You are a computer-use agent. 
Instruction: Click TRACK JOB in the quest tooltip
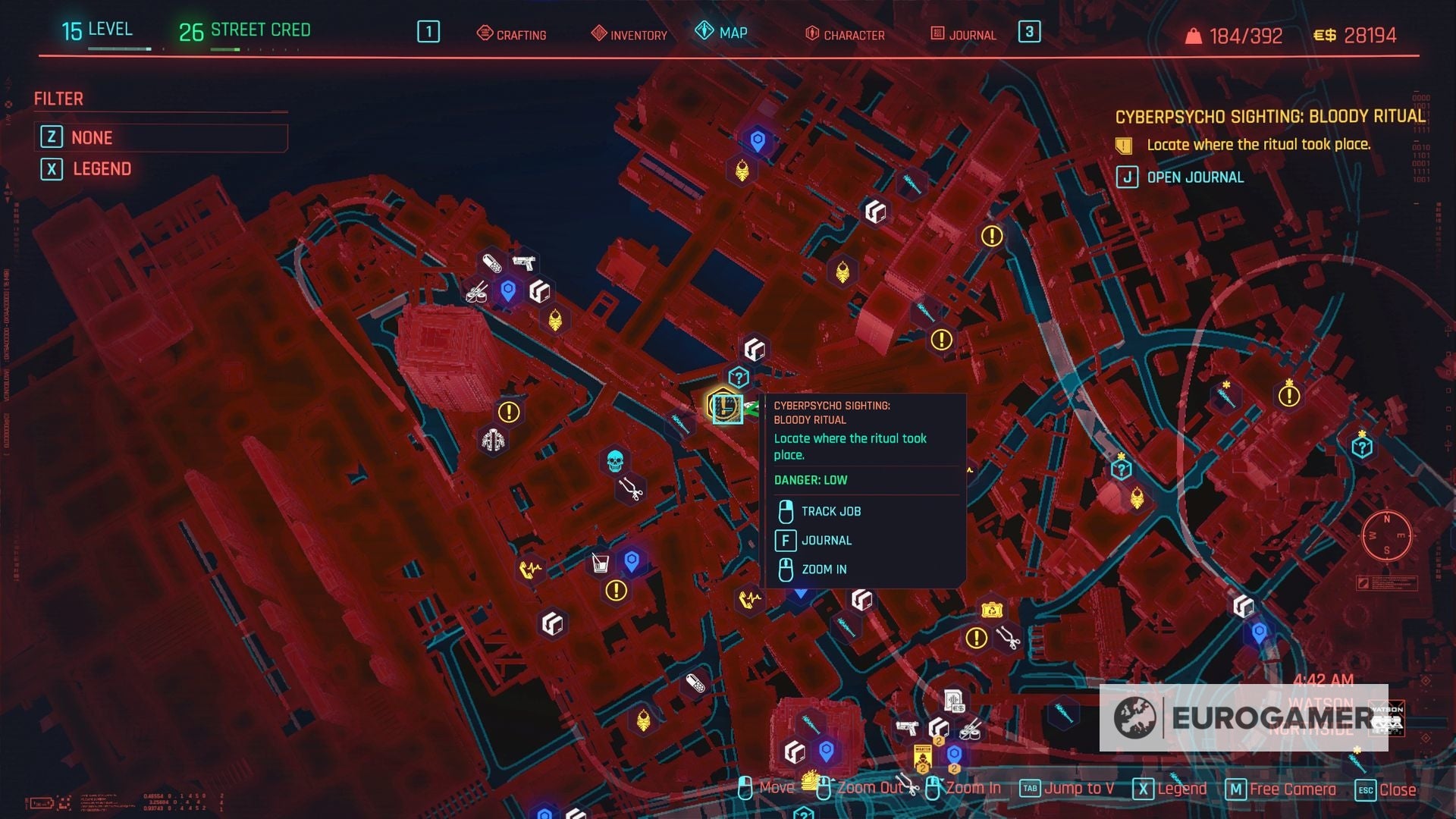coord(830,510)
